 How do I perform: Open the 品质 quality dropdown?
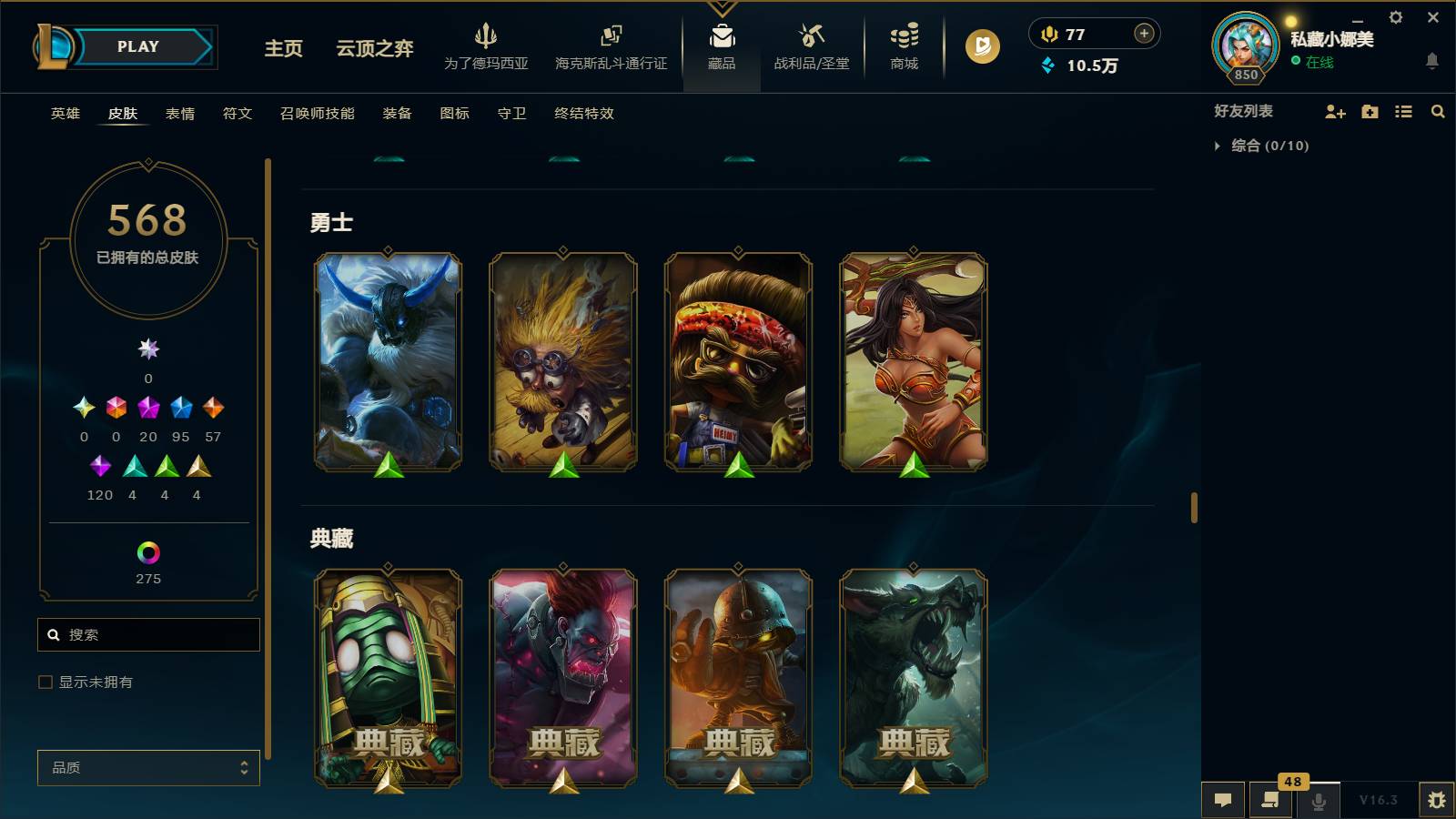point(147,767)
